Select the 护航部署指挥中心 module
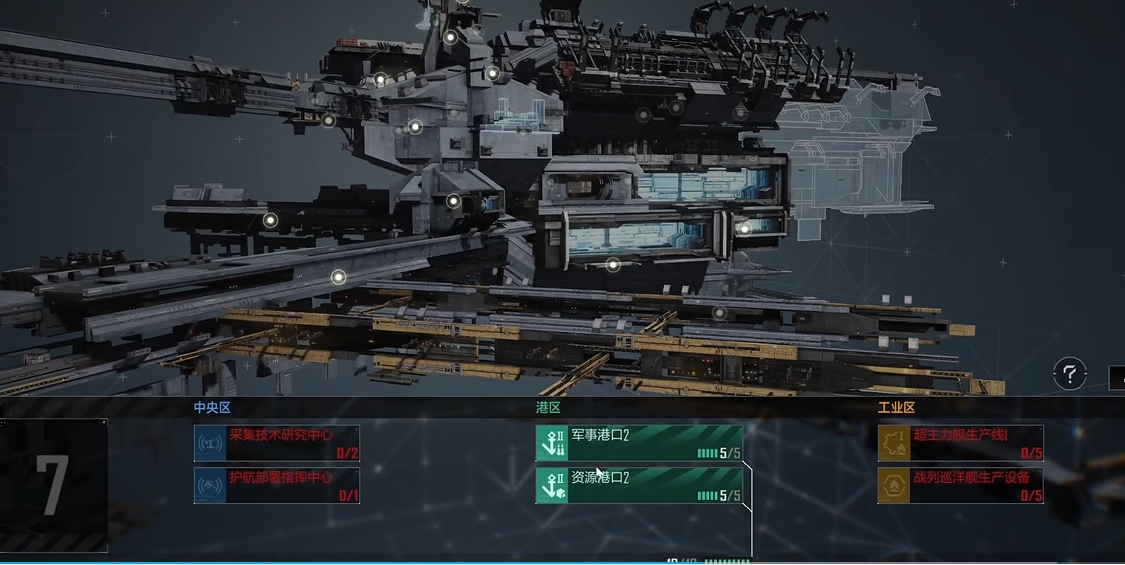Viewport: 1125px width, 565px height. 277,485
